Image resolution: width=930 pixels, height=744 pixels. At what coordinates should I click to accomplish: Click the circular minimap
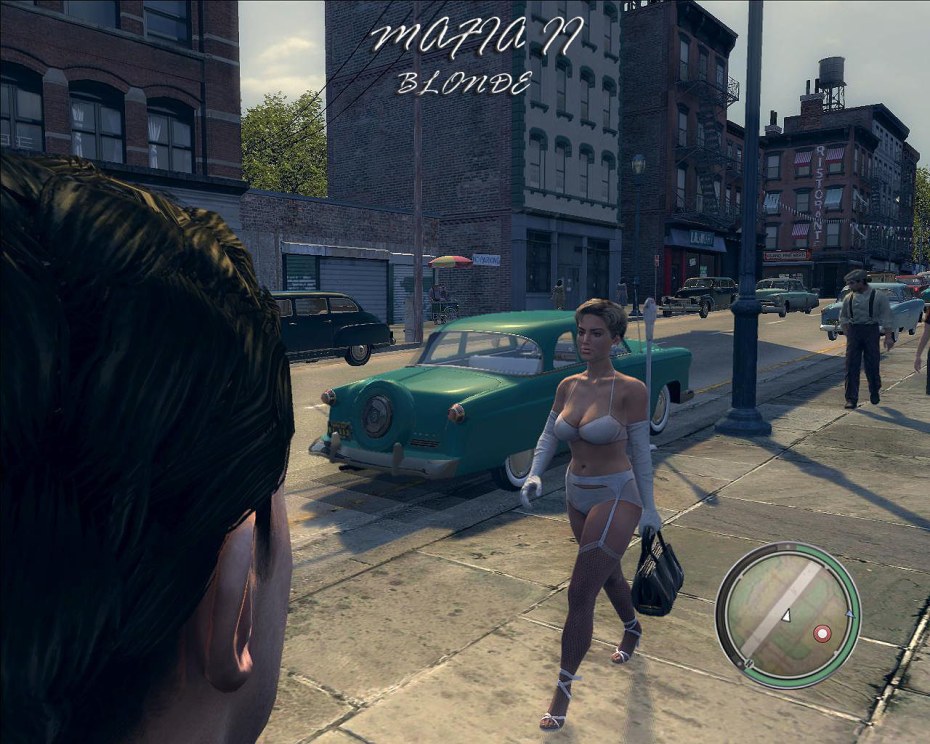788,615
